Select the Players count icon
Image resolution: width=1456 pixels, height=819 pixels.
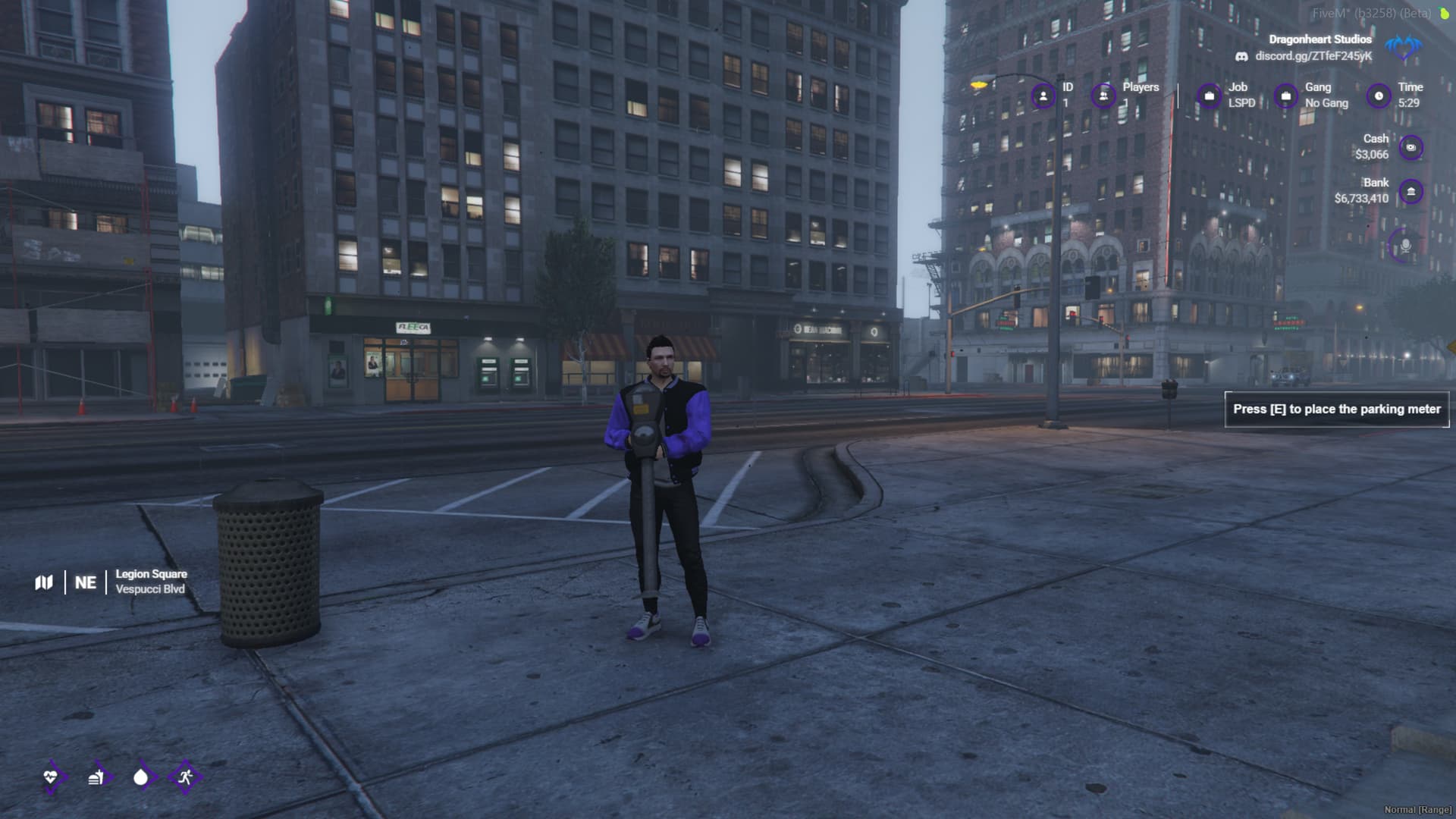(x=1103, y=96)
